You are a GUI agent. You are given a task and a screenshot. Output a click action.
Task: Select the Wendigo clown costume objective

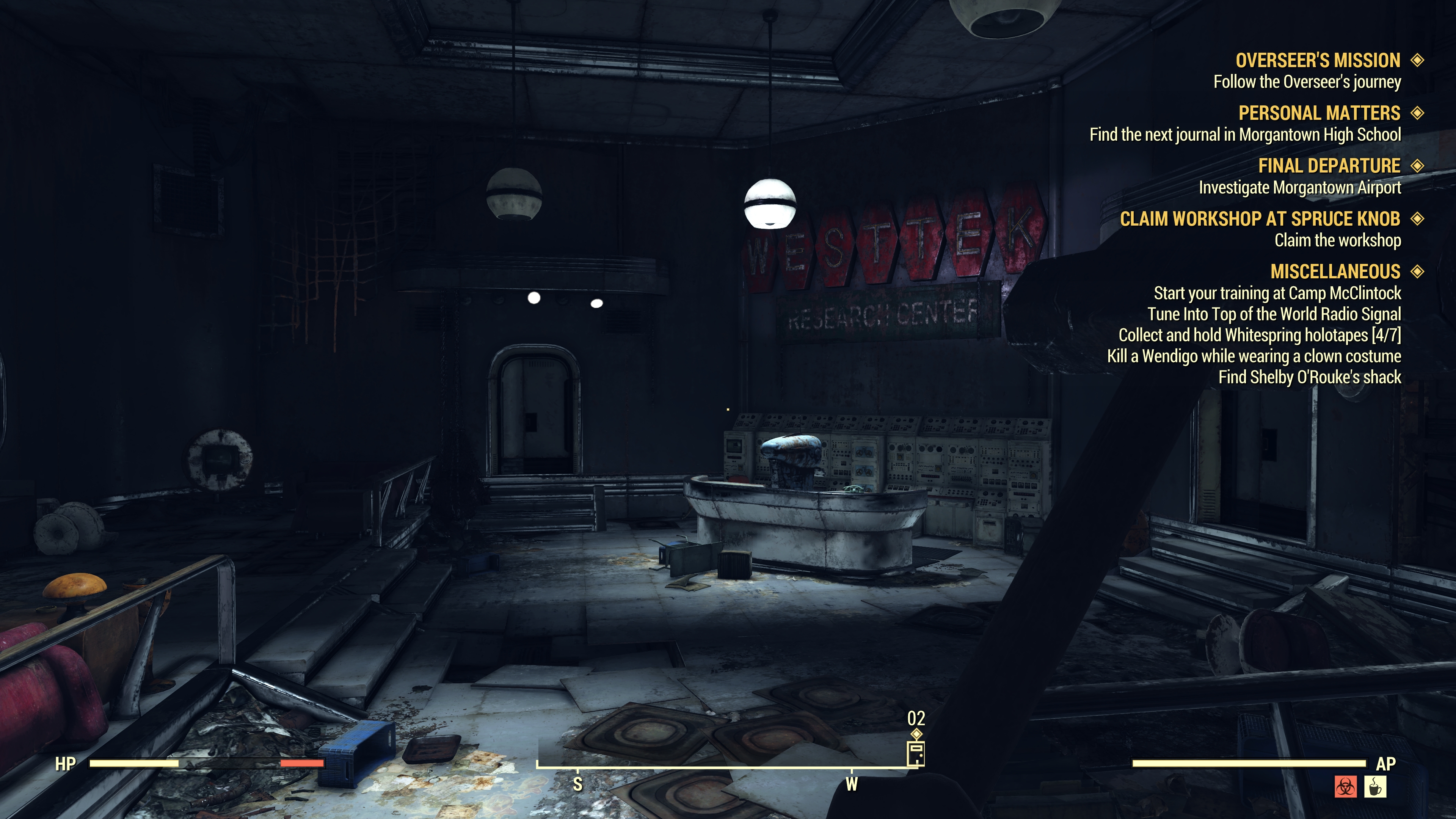click(x=1254, y=356)
